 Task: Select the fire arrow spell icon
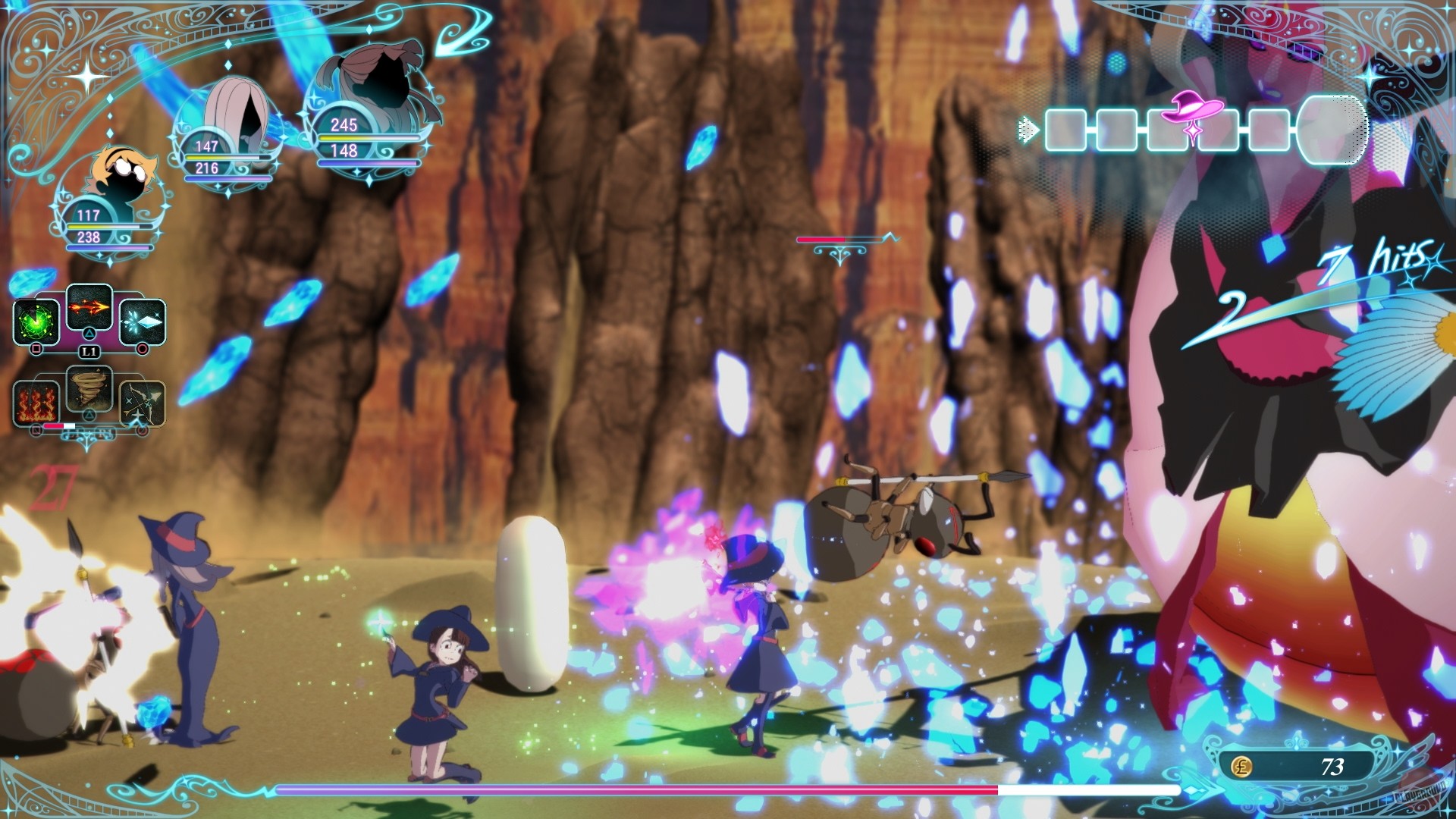89,308
